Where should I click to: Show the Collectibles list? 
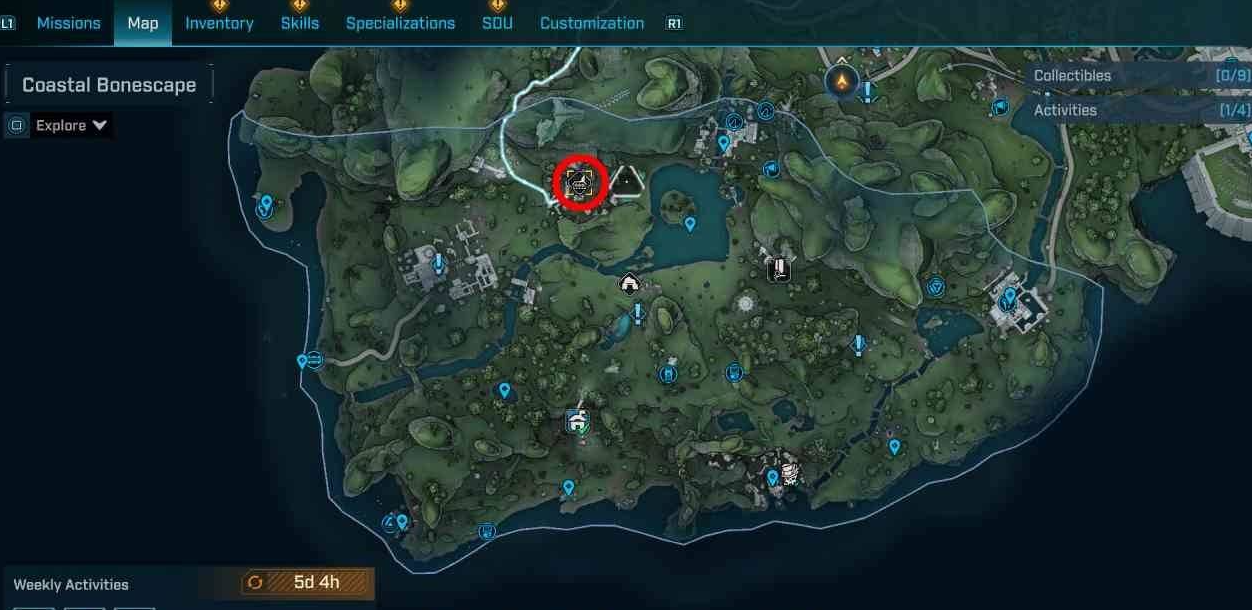(1140, 76)
